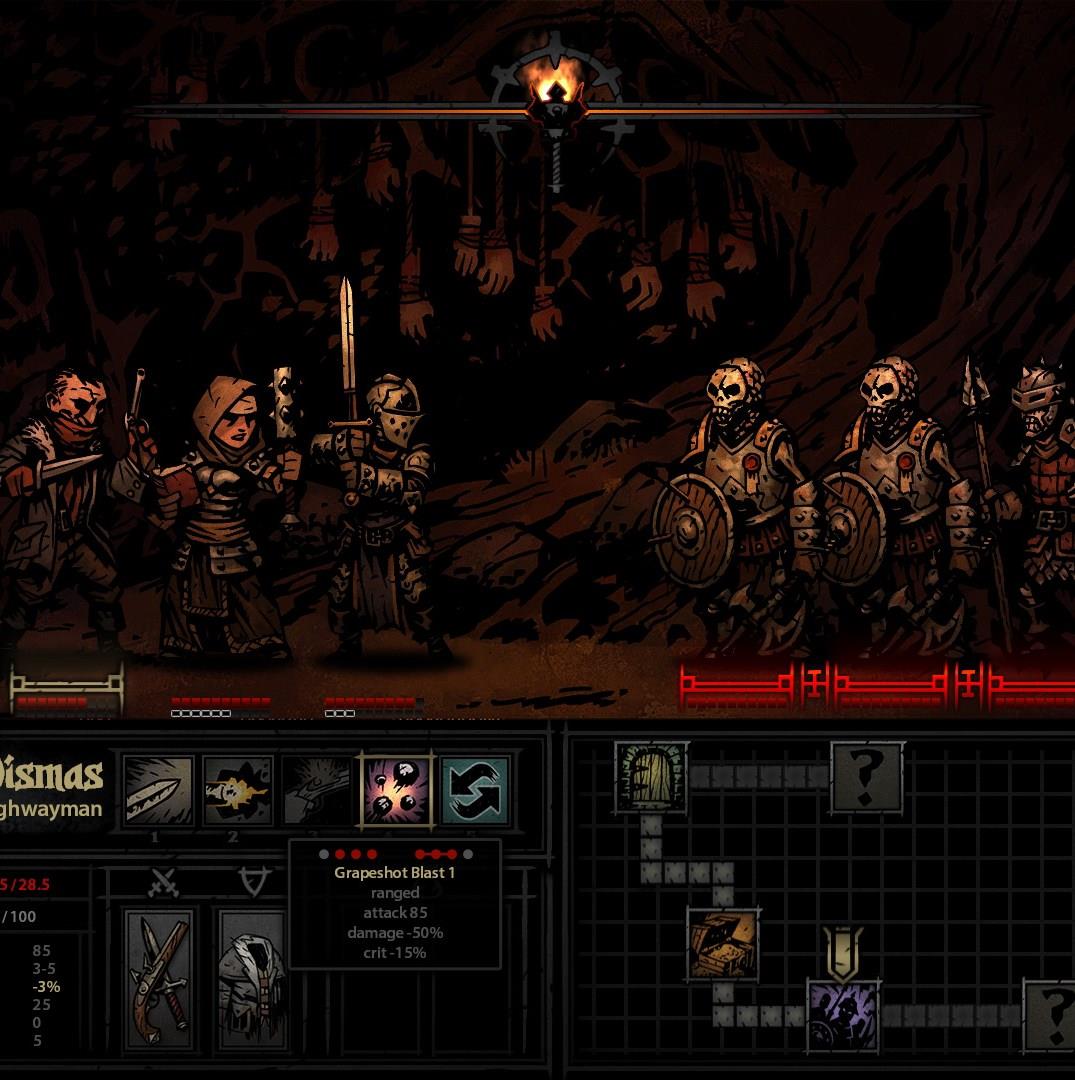Choose the unexplored room linked to the entrance
This screenshot has height=1080, width=1075.
[x=866, y=776]
